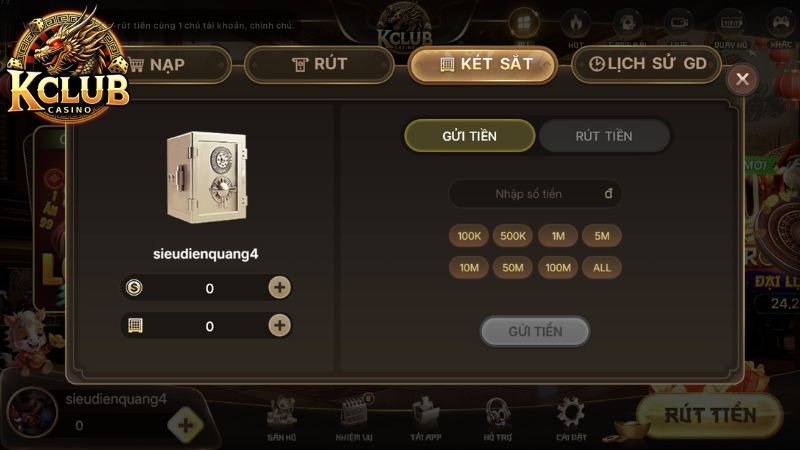Close the safe popup window
This screenshot has height=450, width=800.
coord(741,80)
